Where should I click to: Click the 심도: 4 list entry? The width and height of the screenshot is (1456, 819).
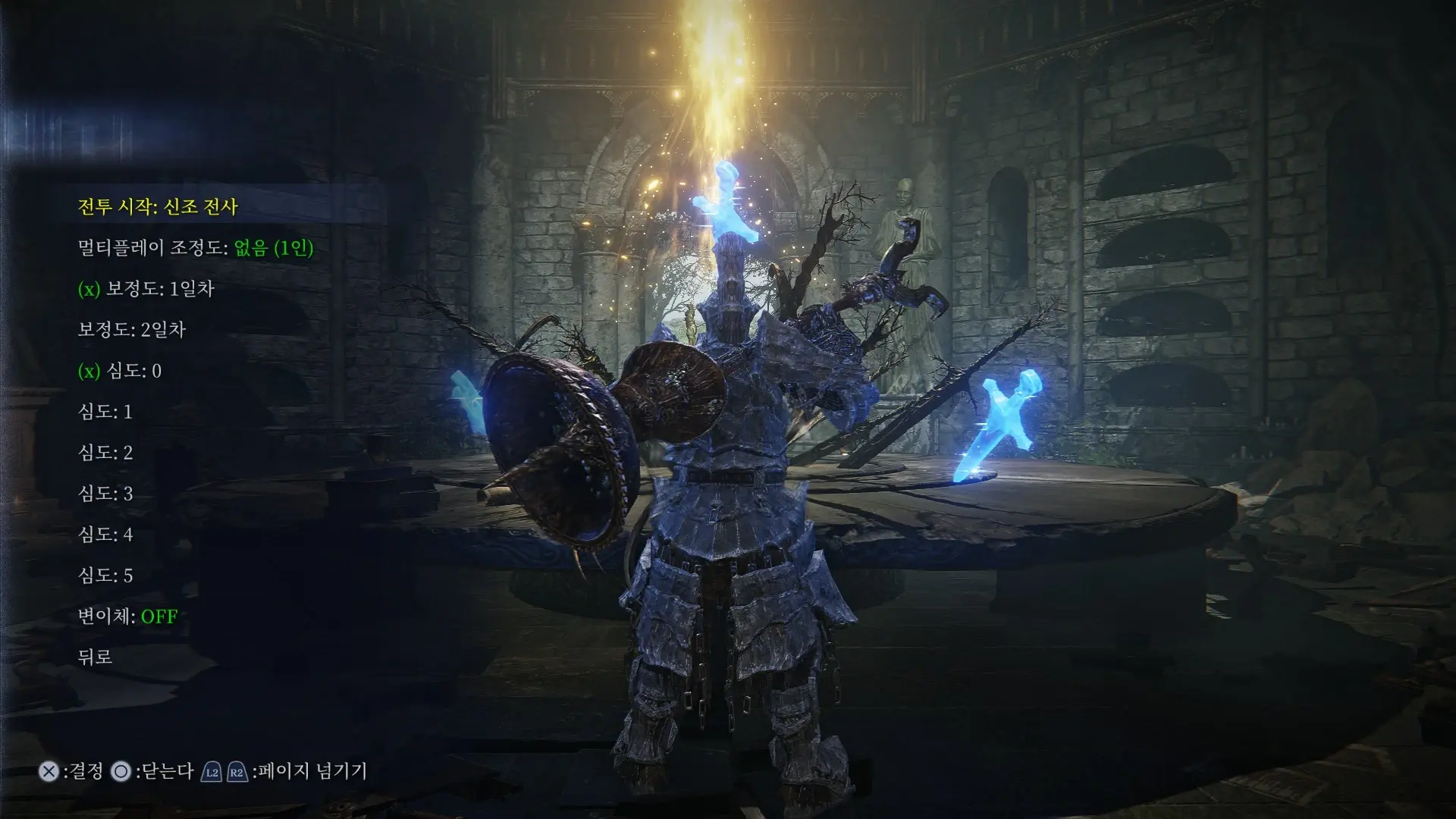106,535
